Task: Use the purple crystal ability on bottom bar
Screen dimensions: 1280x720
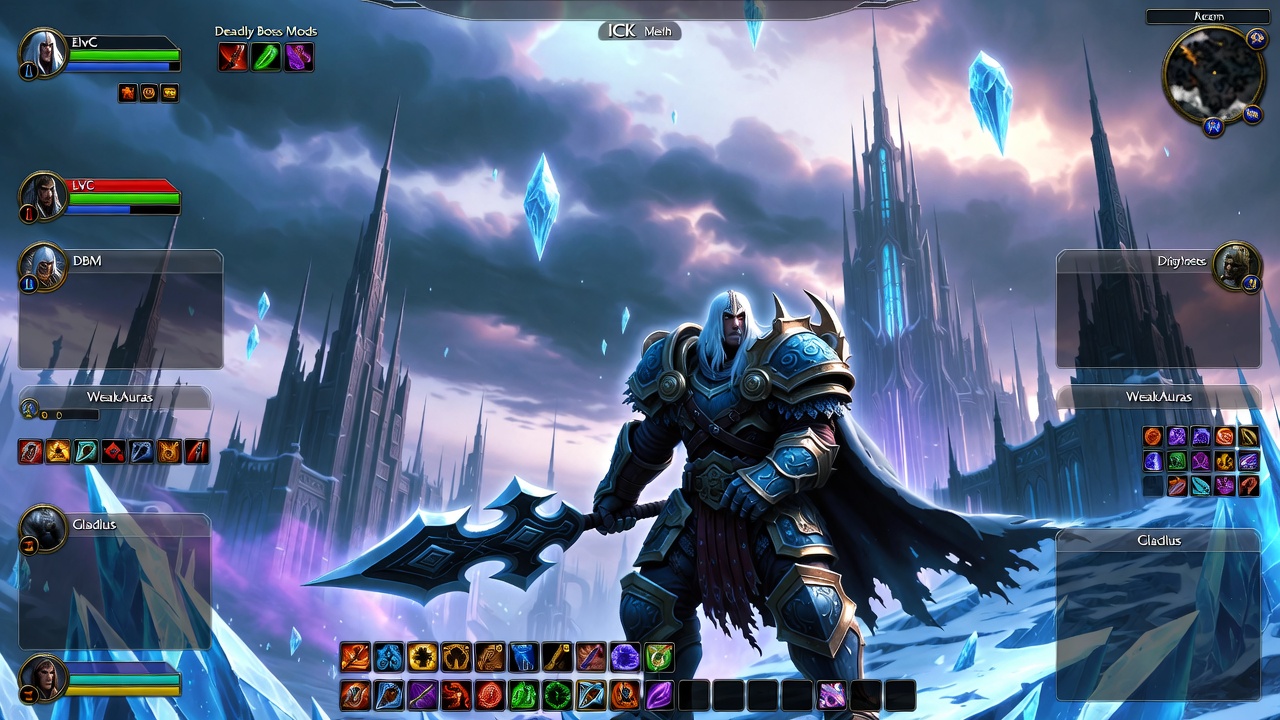Action: click(659, 695)
